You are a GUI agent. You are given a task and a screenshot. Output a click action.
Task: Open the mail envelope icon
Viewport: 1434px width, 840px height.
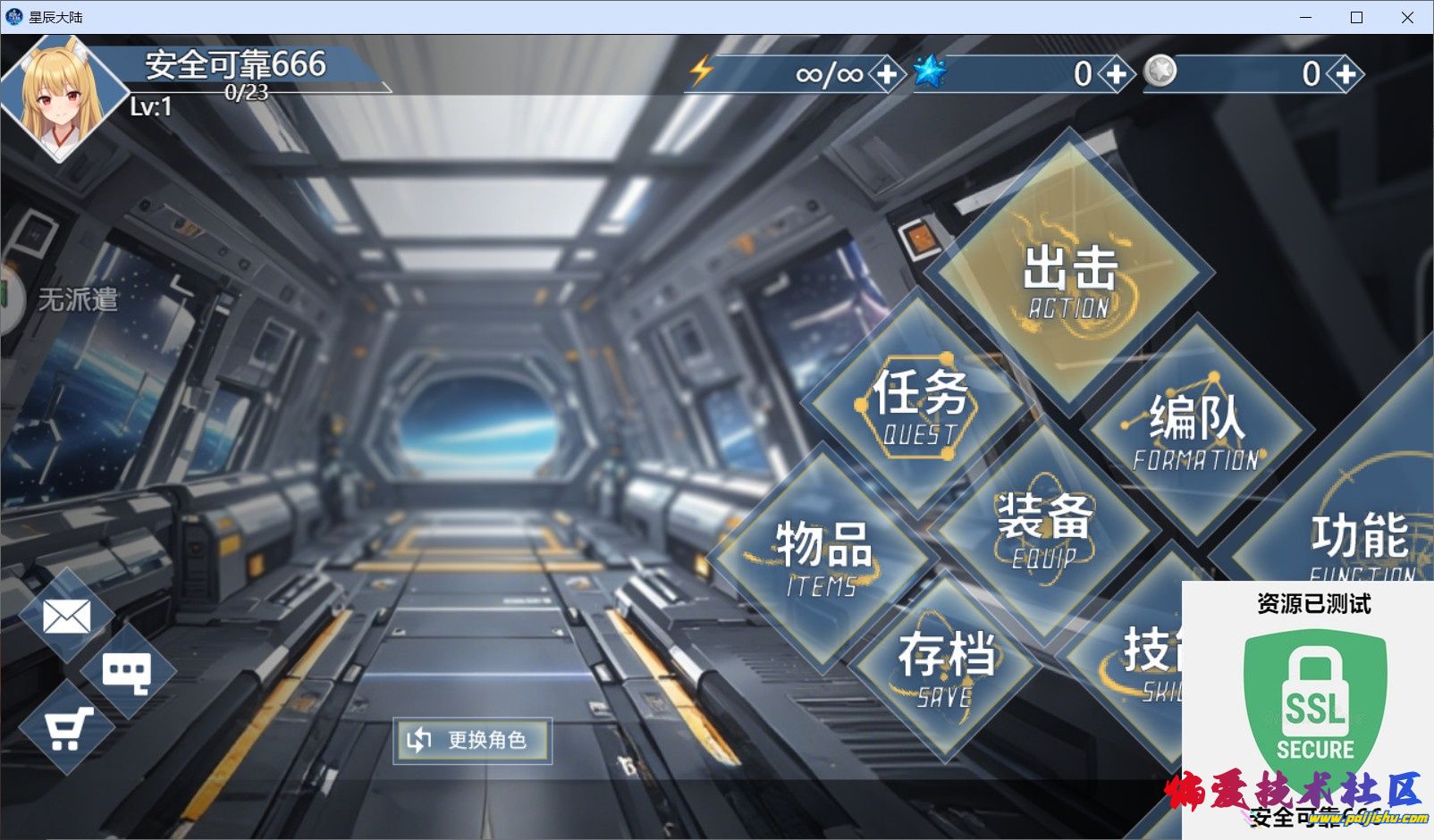pyautogui.click(x=67, y=616)
